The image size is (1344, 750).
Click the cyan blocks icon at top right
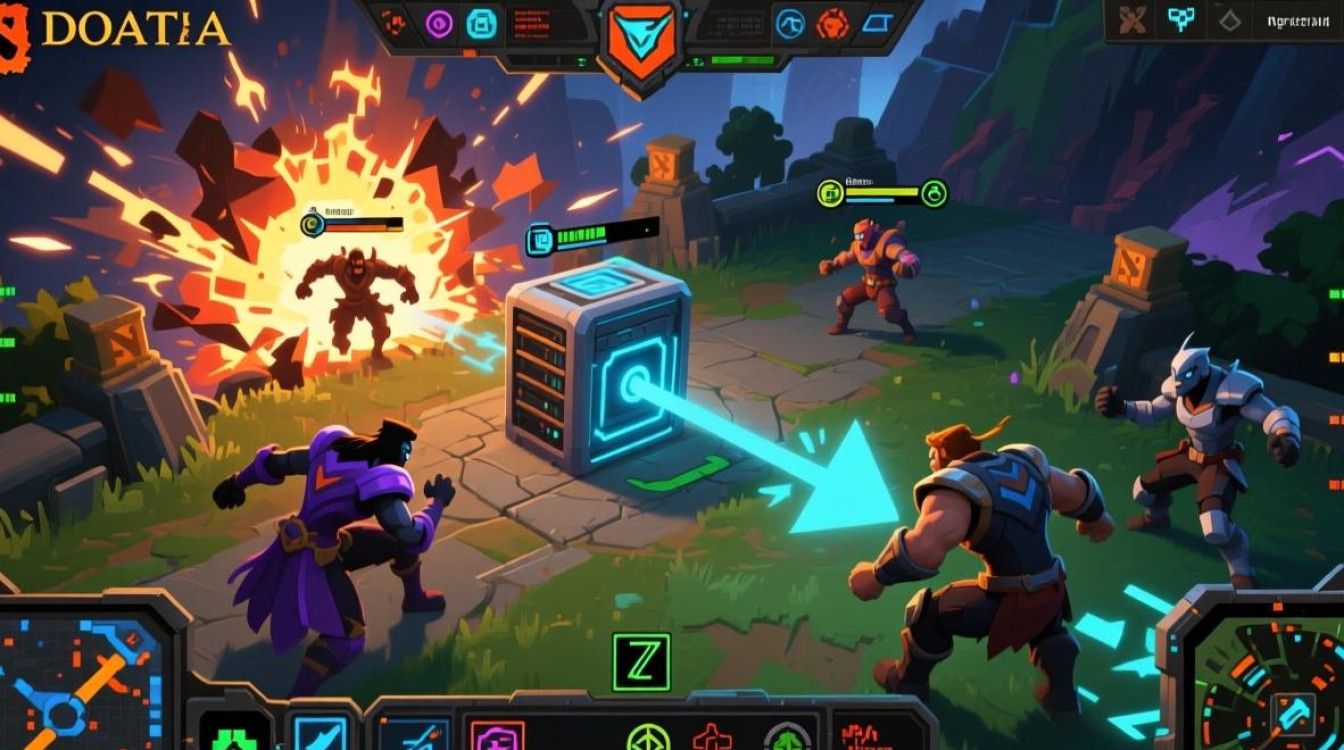[1181, 20]
